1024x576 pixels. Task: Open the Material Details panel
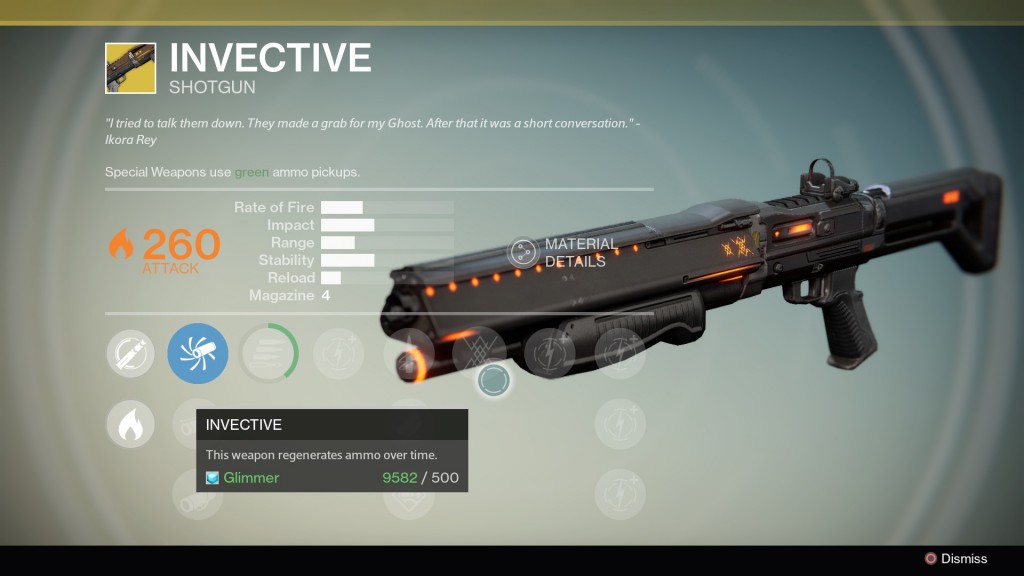pyautogui.click(x=525, y=253)
